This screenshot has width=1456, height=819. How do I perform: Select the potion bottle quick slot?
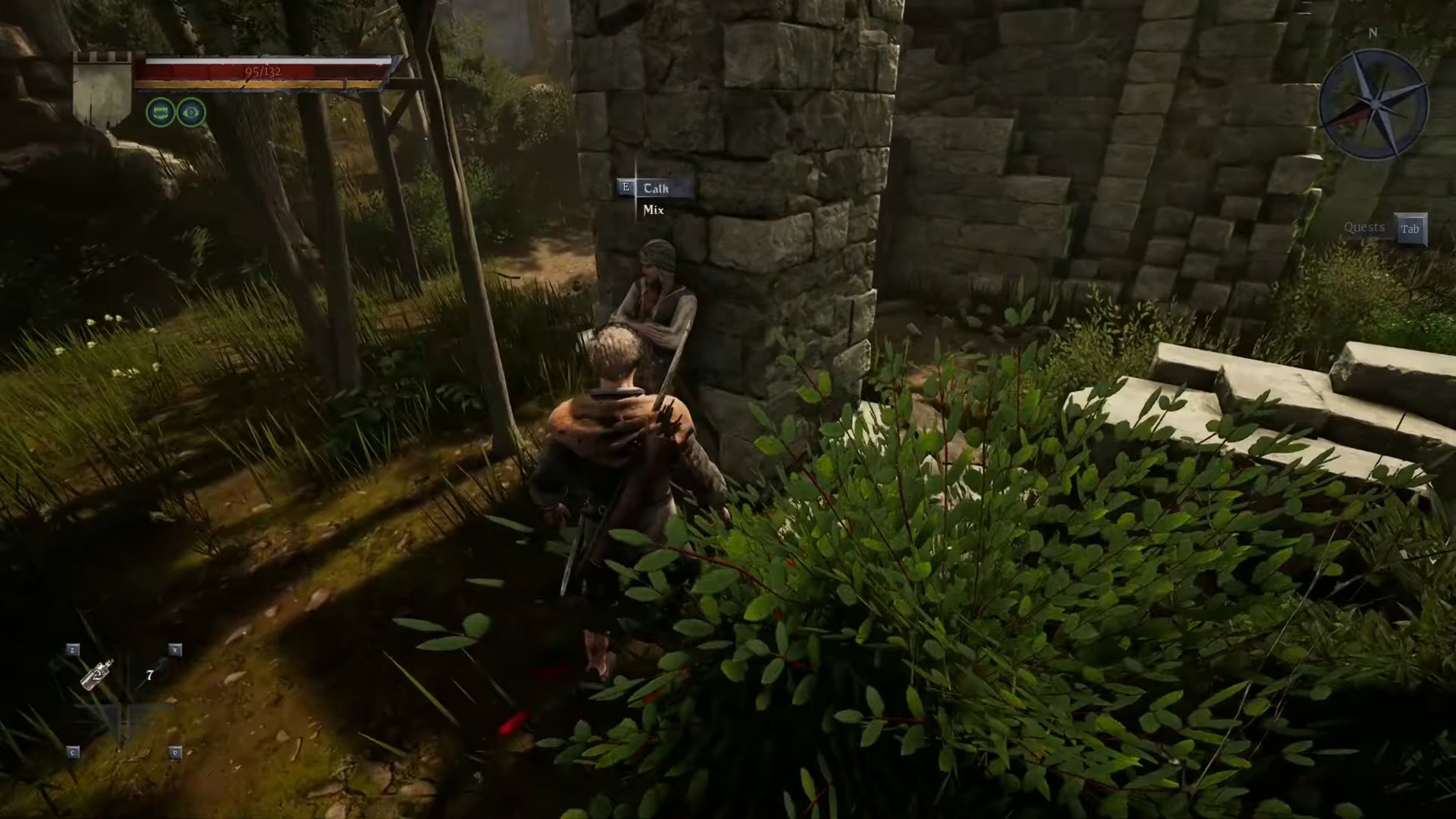click(97, 675)
